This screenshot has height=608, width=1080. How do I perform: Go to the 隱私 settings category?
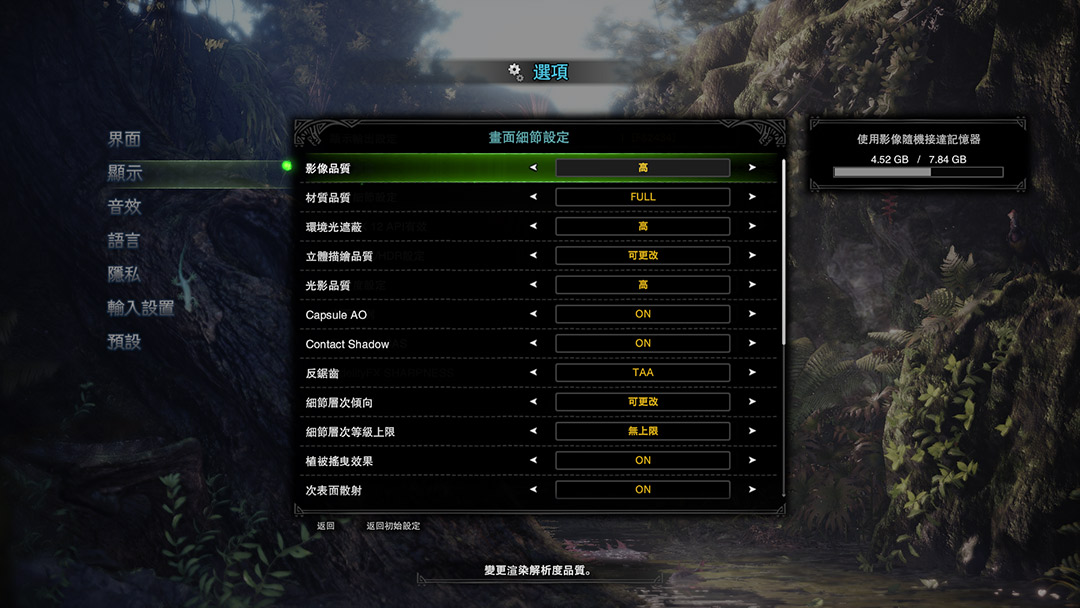click(x=125, y=274)
